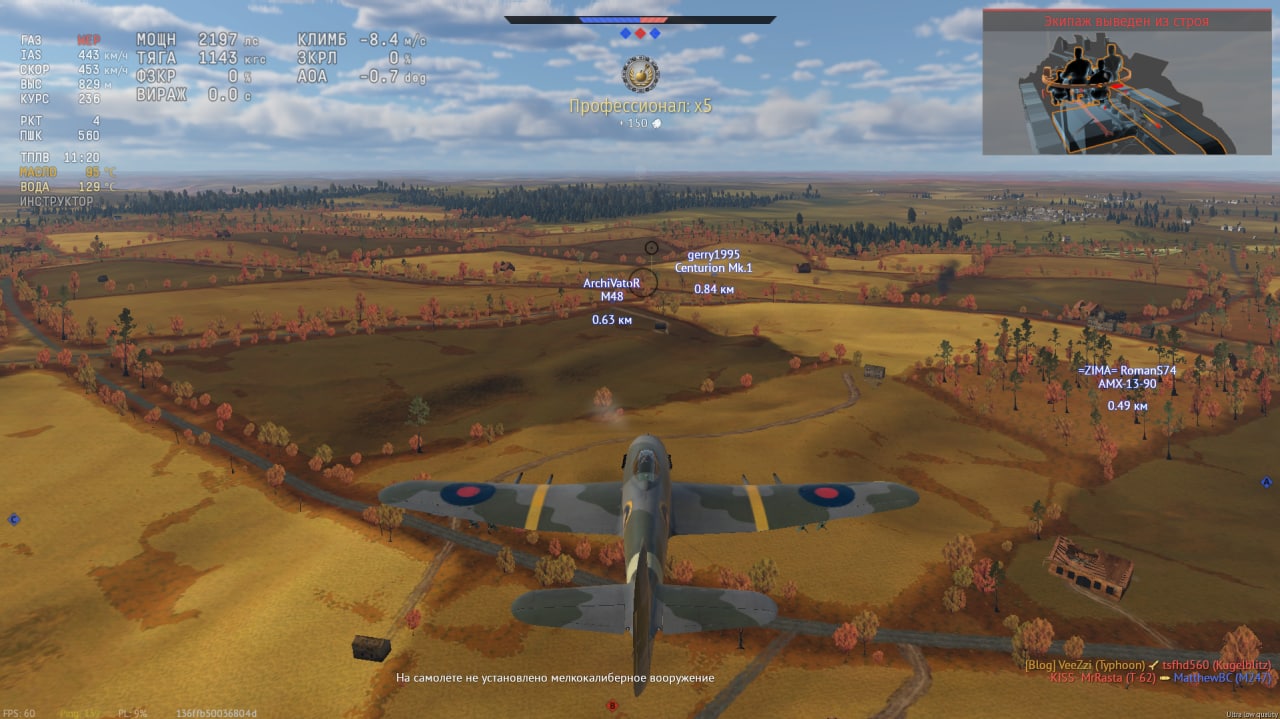
Task: Click the red capture point diamond
Action: [x=640, y=33]
